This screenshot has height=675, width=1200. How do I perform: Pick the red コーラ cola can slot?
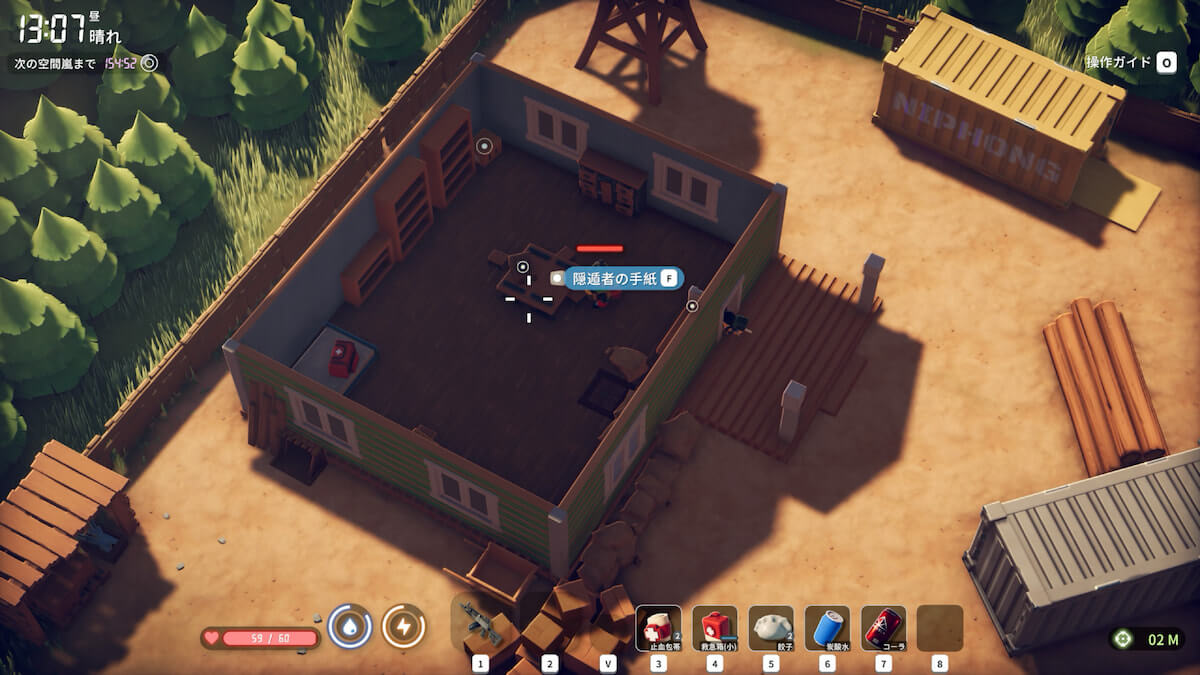point(883,627)
